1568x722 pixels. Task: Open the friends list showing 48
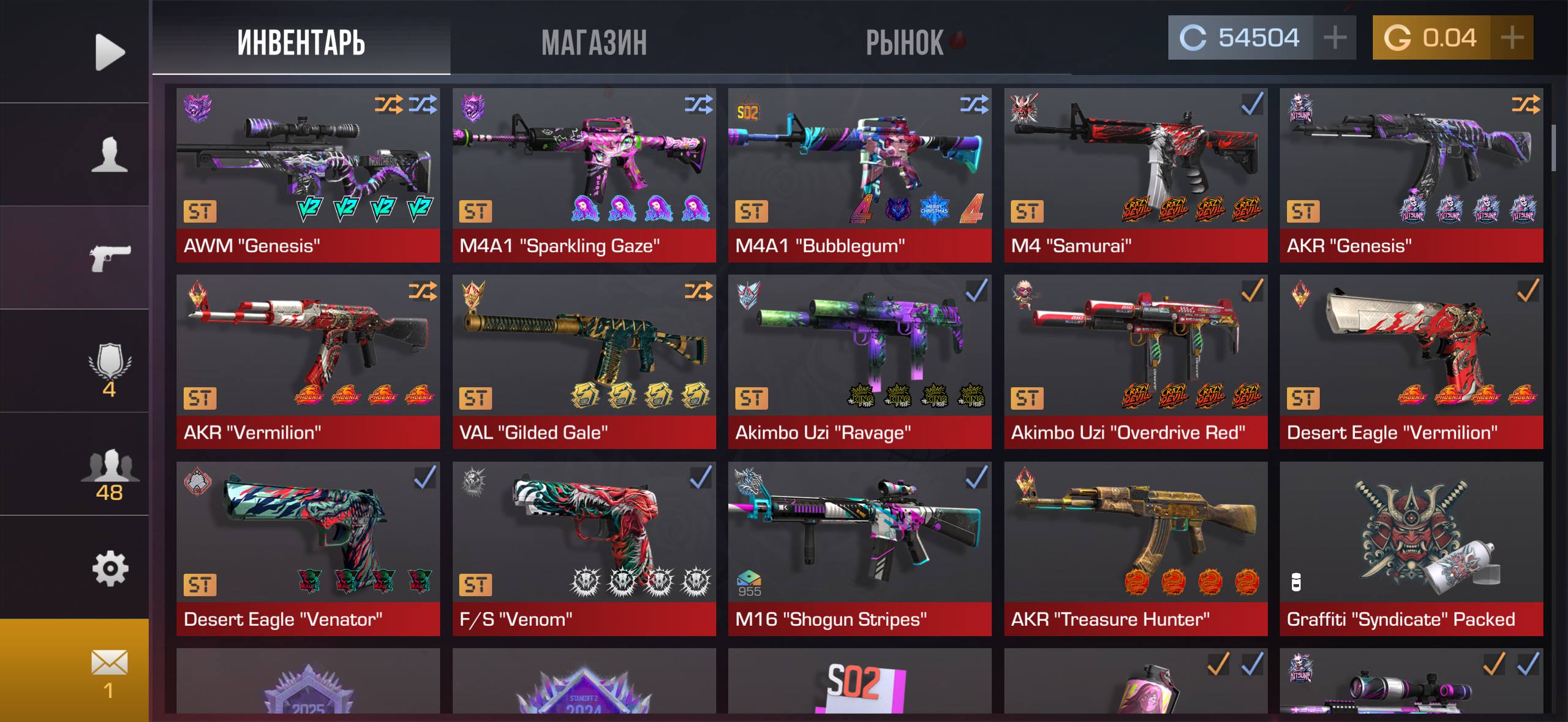(x=110, y=475)
